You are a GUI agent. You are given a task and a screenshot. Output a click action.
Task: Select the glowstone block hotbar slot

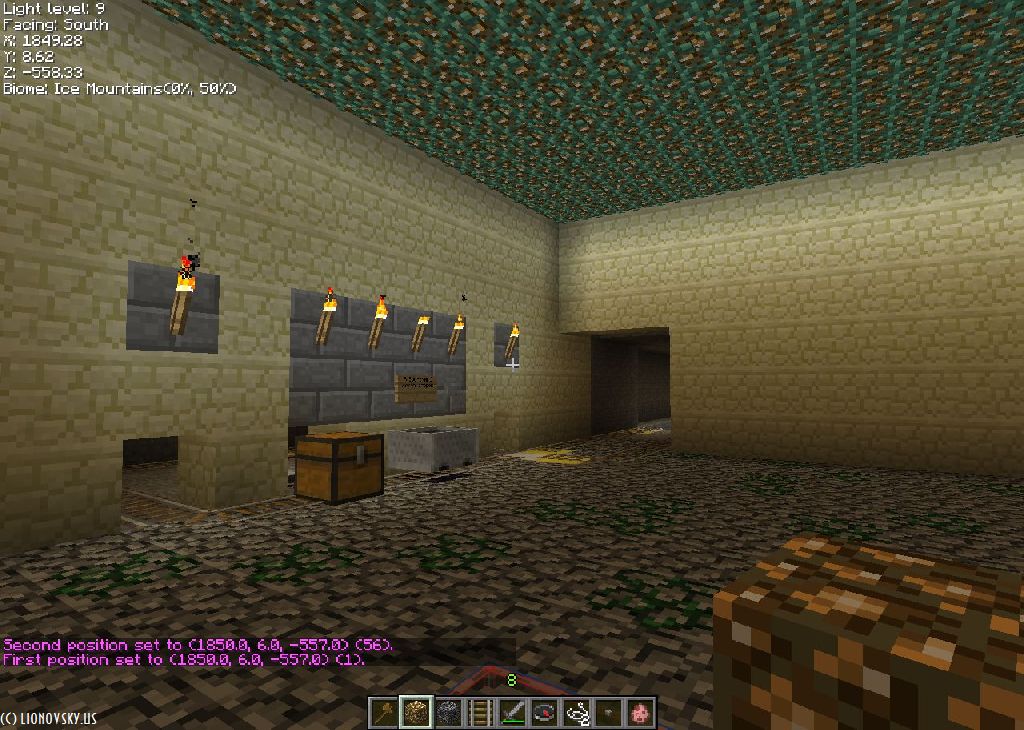tap(417, 712)
